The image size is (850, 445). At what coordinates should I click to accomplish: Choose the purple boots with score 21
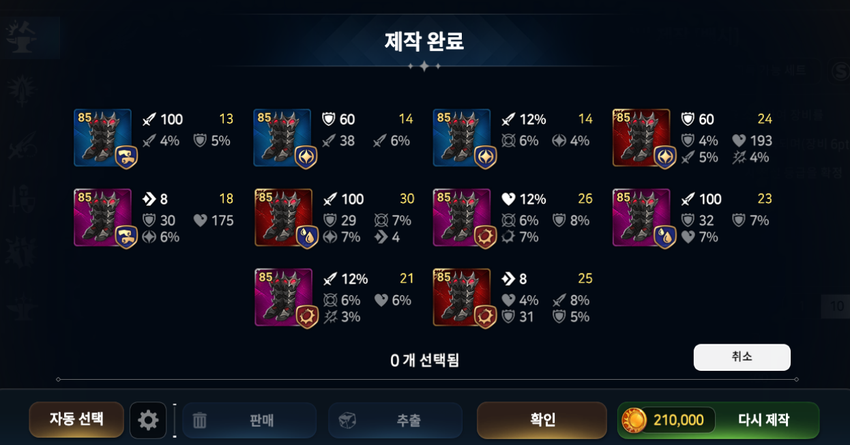click(283, 297)
